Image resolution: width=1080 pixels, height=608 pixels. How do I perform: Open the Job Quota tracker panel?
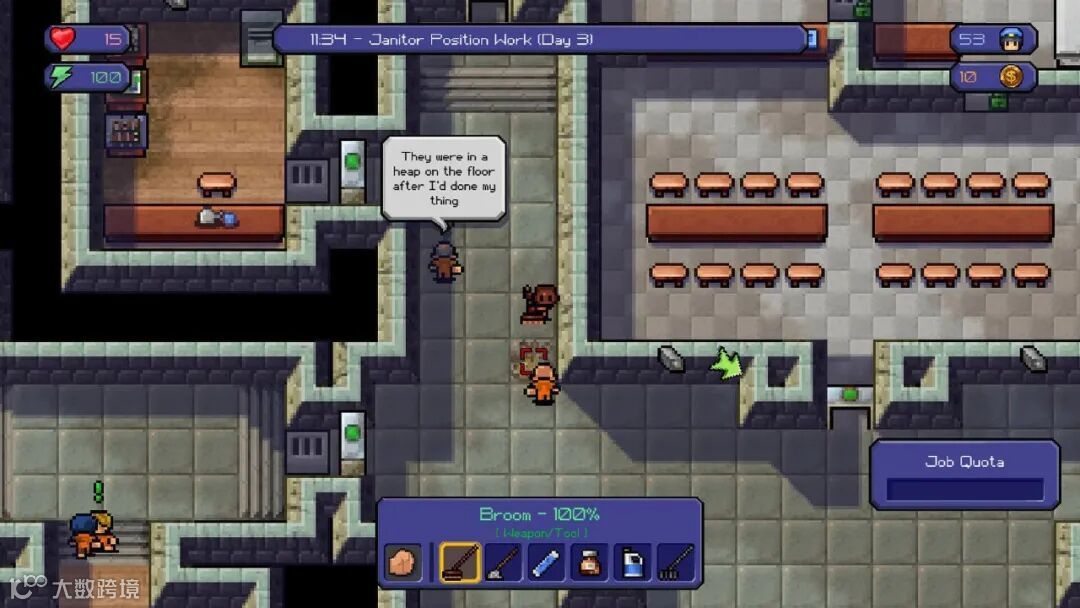click(964, 475)
